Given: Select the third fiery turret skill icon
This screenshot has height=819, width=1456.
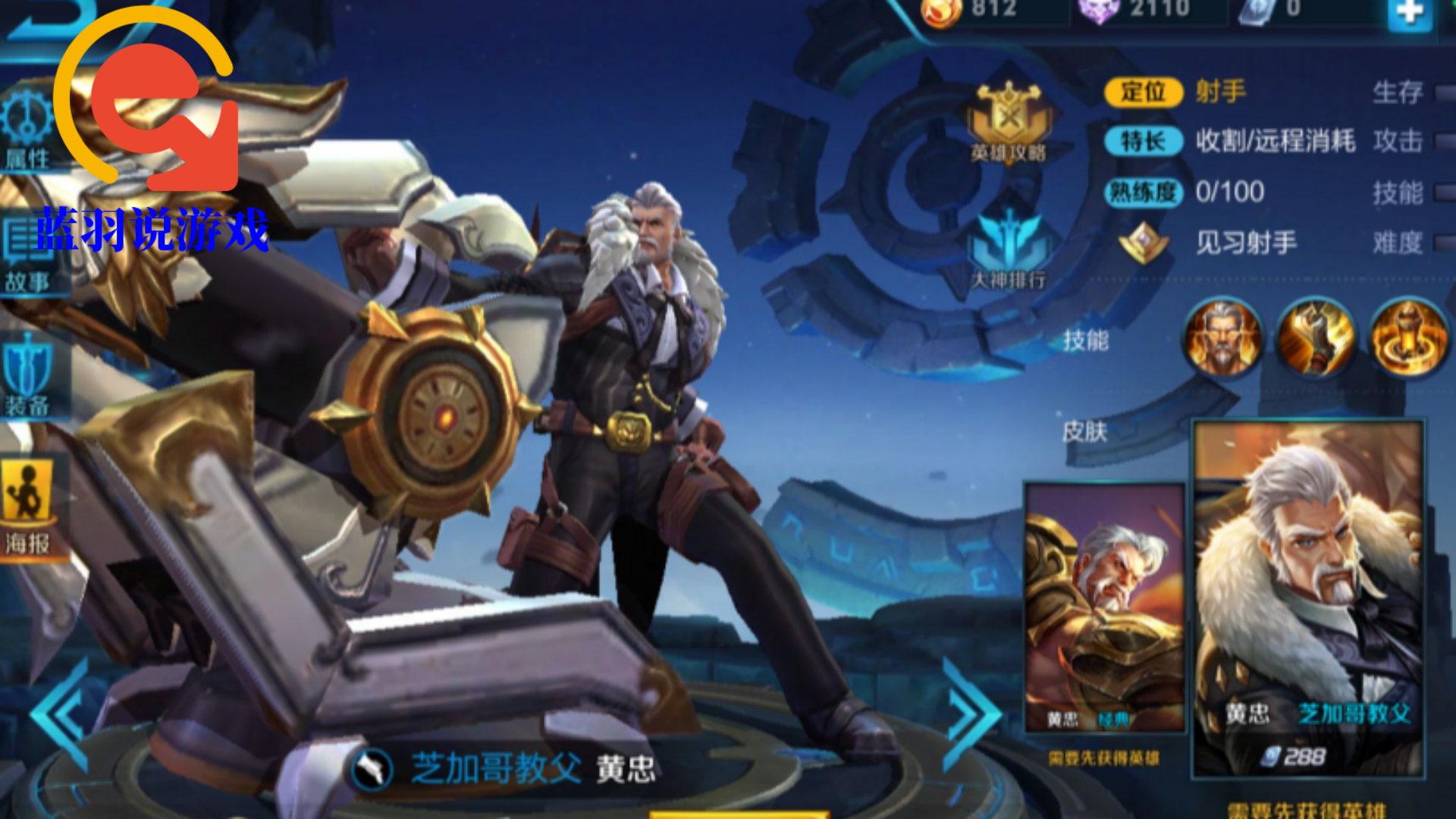Looking at the screenshot, I should click(x=1408, y=338).
